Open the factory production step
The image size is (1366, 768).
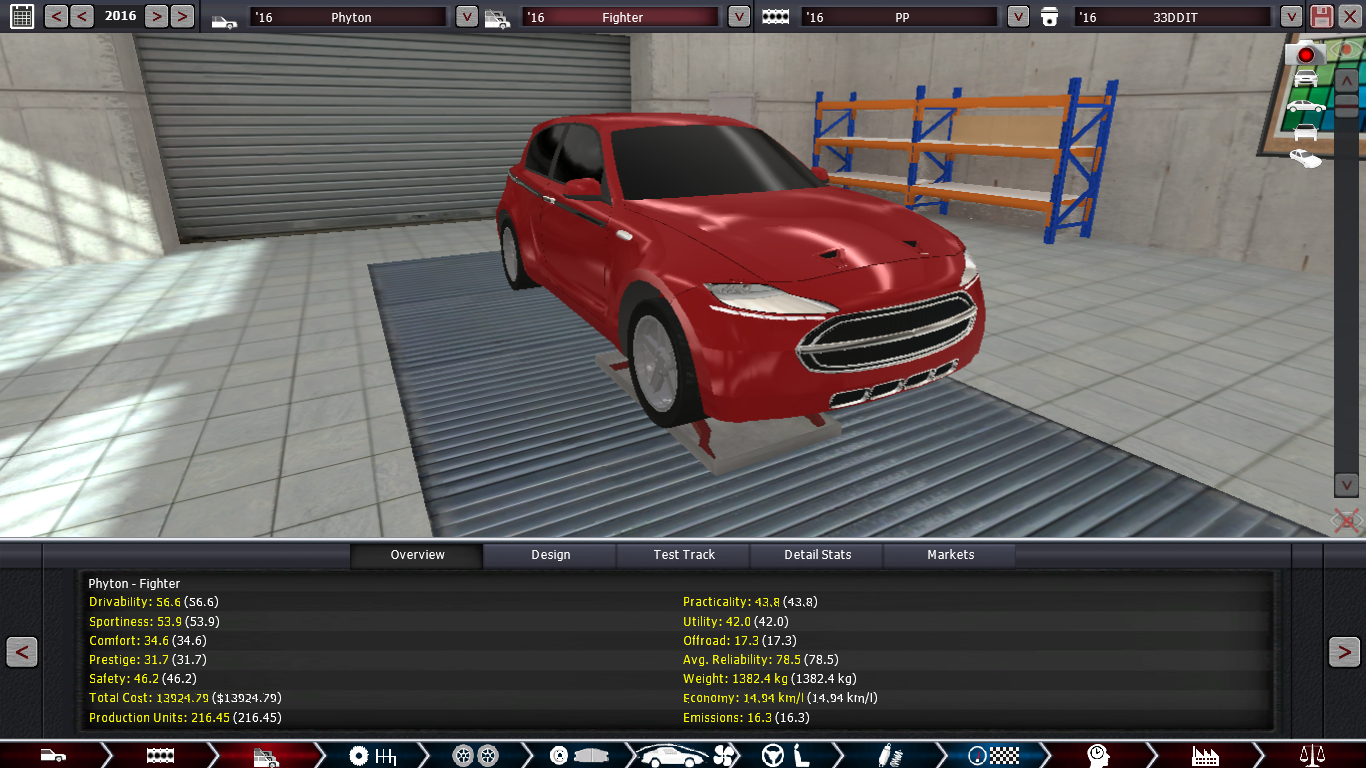click(1205, 755)
